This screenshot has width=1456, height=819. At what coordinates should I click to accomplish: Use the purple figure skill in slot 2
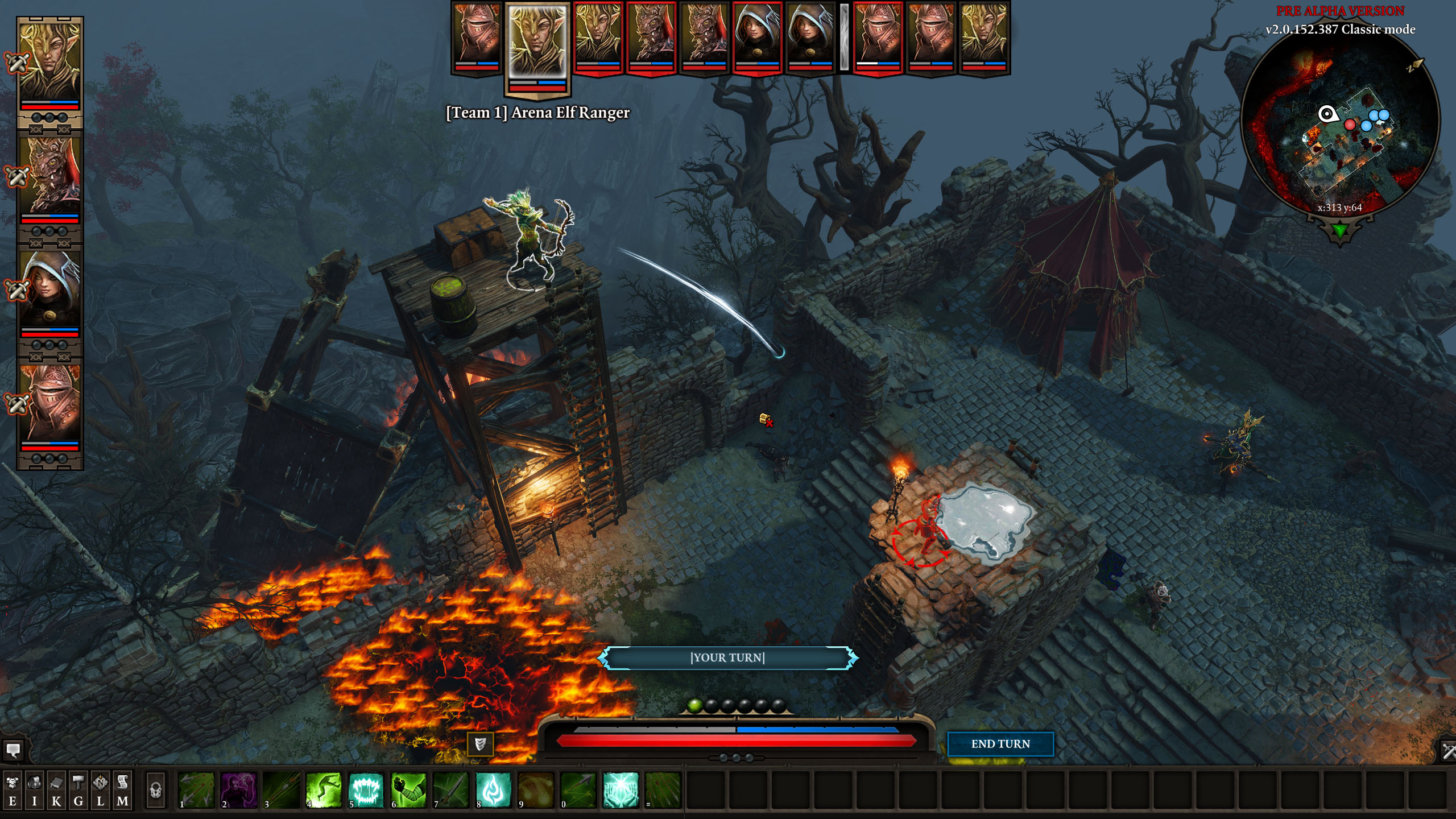point(239,790)
